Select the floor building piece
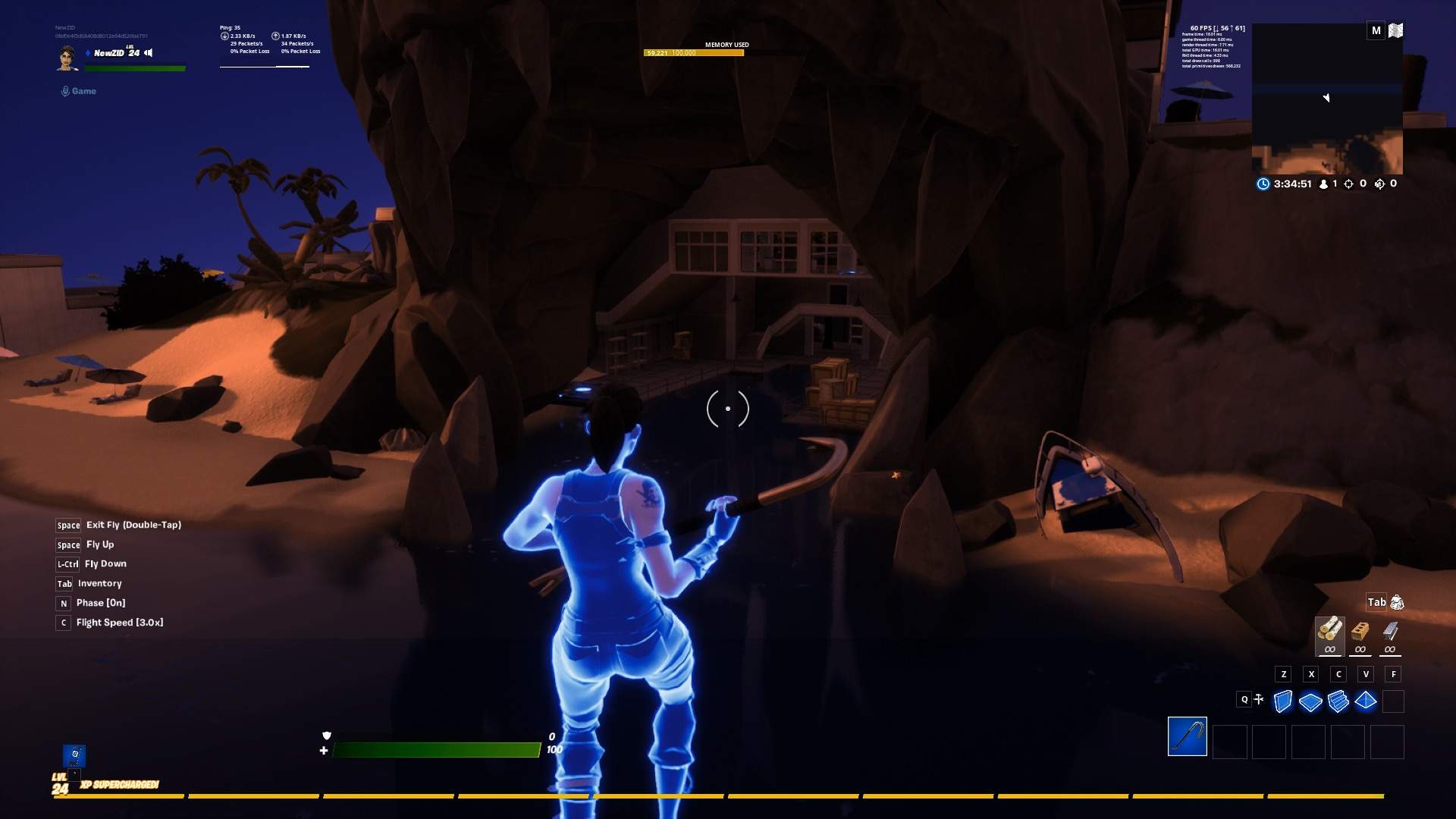 [1310, 702]
